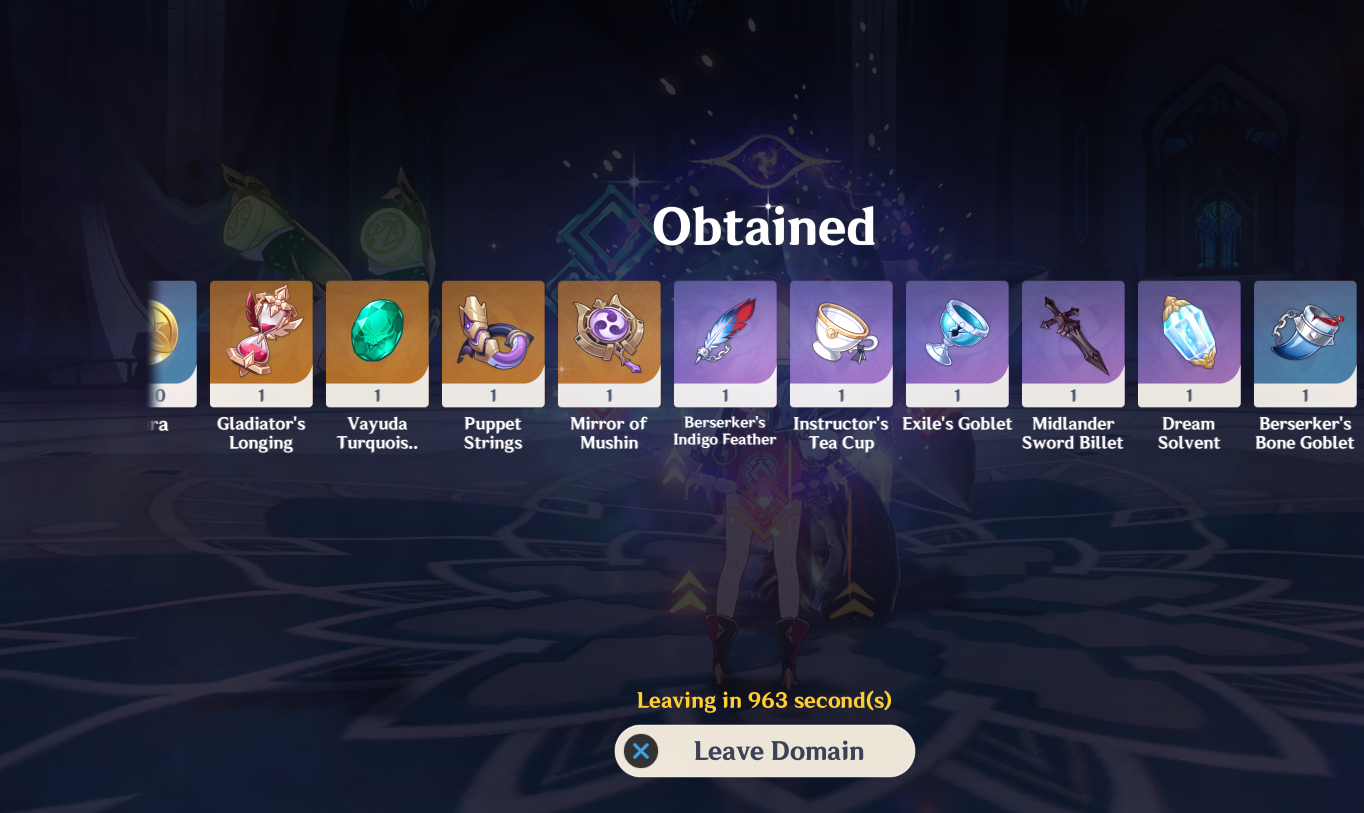Click the X icon on Leave Domain button
Image resolution: width=1364 pixels, height=813 pixels.
(x=642, y=751)
